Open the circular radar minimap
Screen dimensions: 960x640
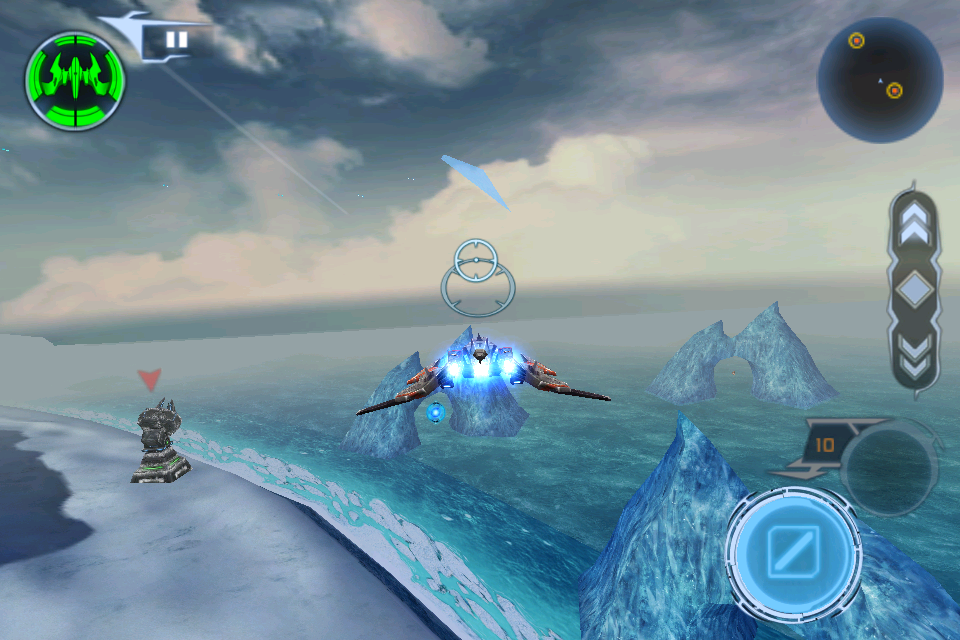pyautogui.click(x=879, y=80)
